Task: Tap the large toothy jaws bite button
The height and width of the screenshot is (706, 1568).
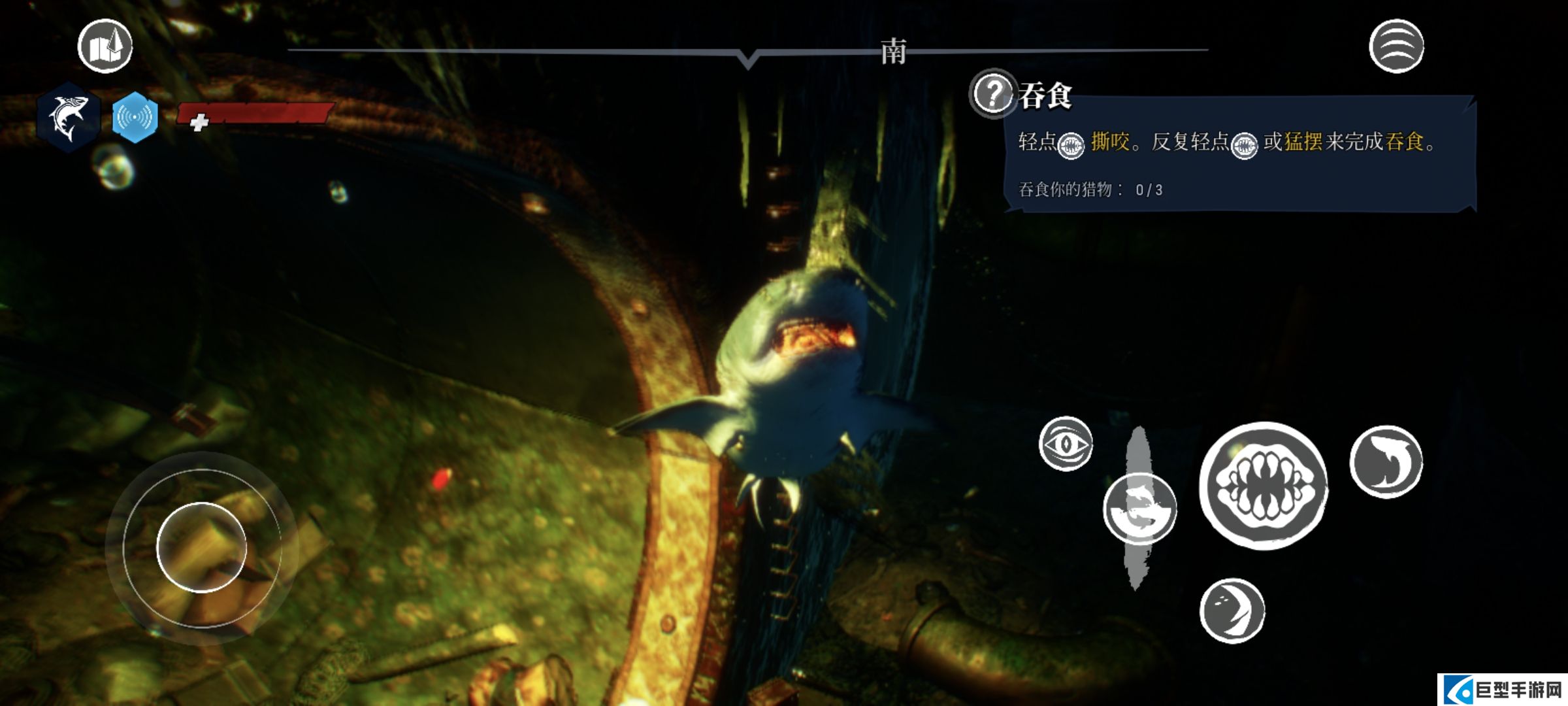Action: pos(1264,486)
